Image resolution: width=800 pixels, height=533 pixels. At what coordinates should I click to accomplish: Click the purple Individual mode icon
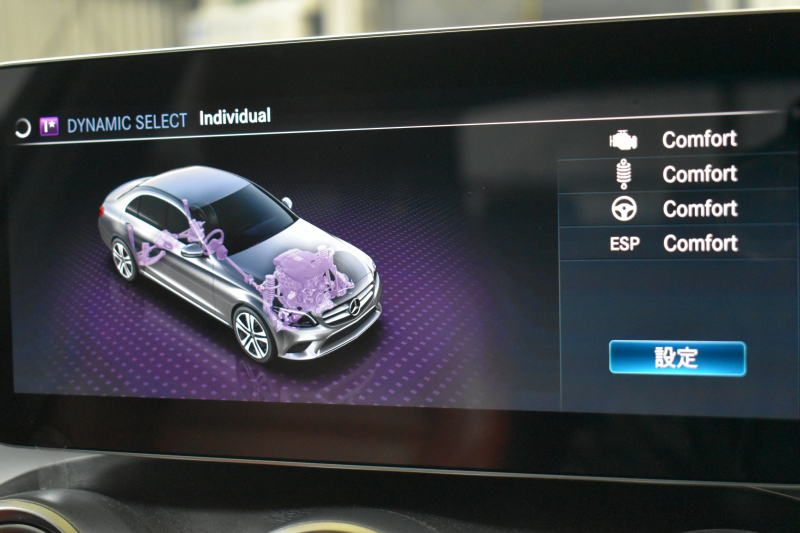[49, 126]
